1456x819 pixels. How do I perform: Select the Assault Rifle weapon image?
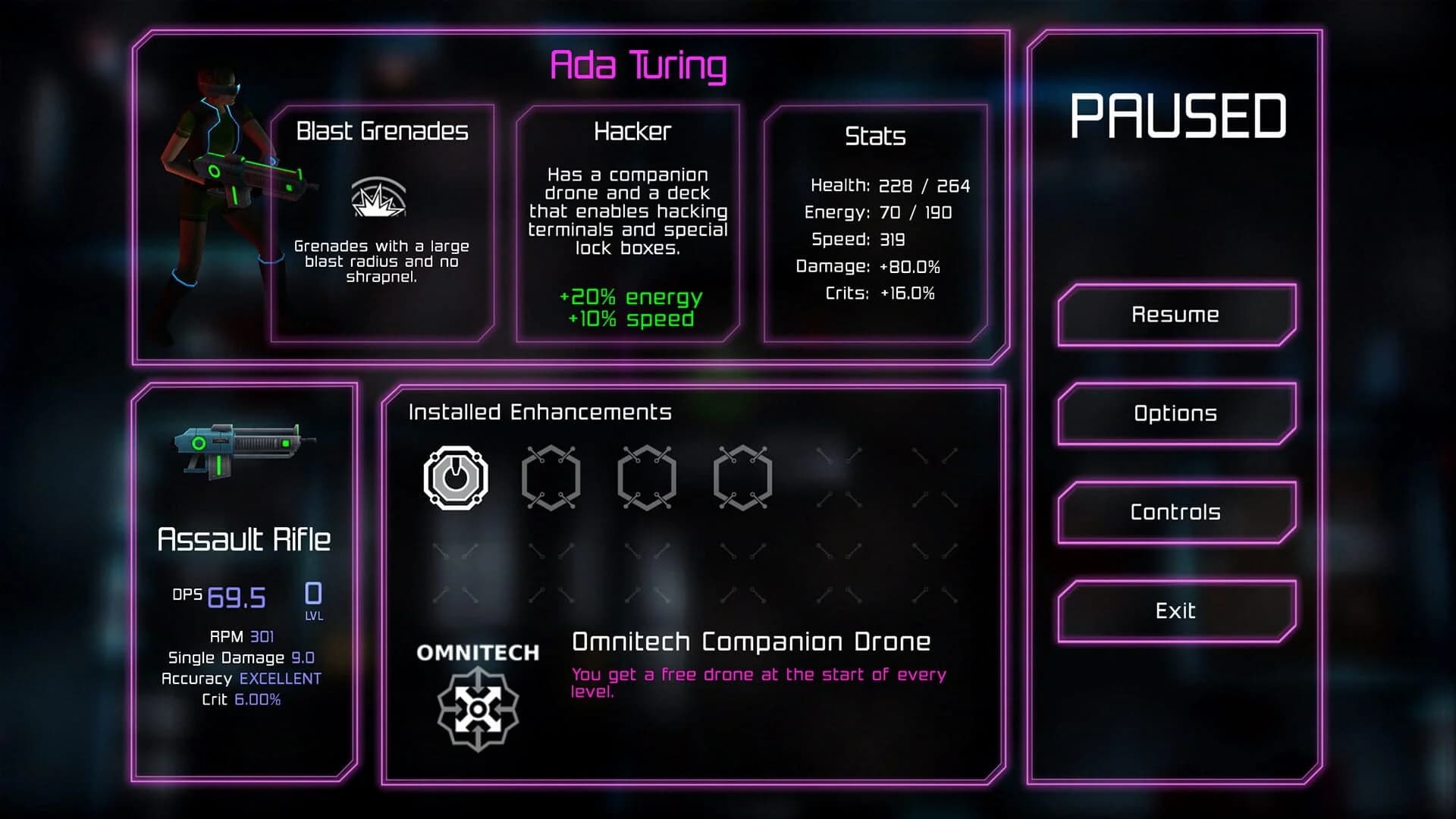coord(243,451)
